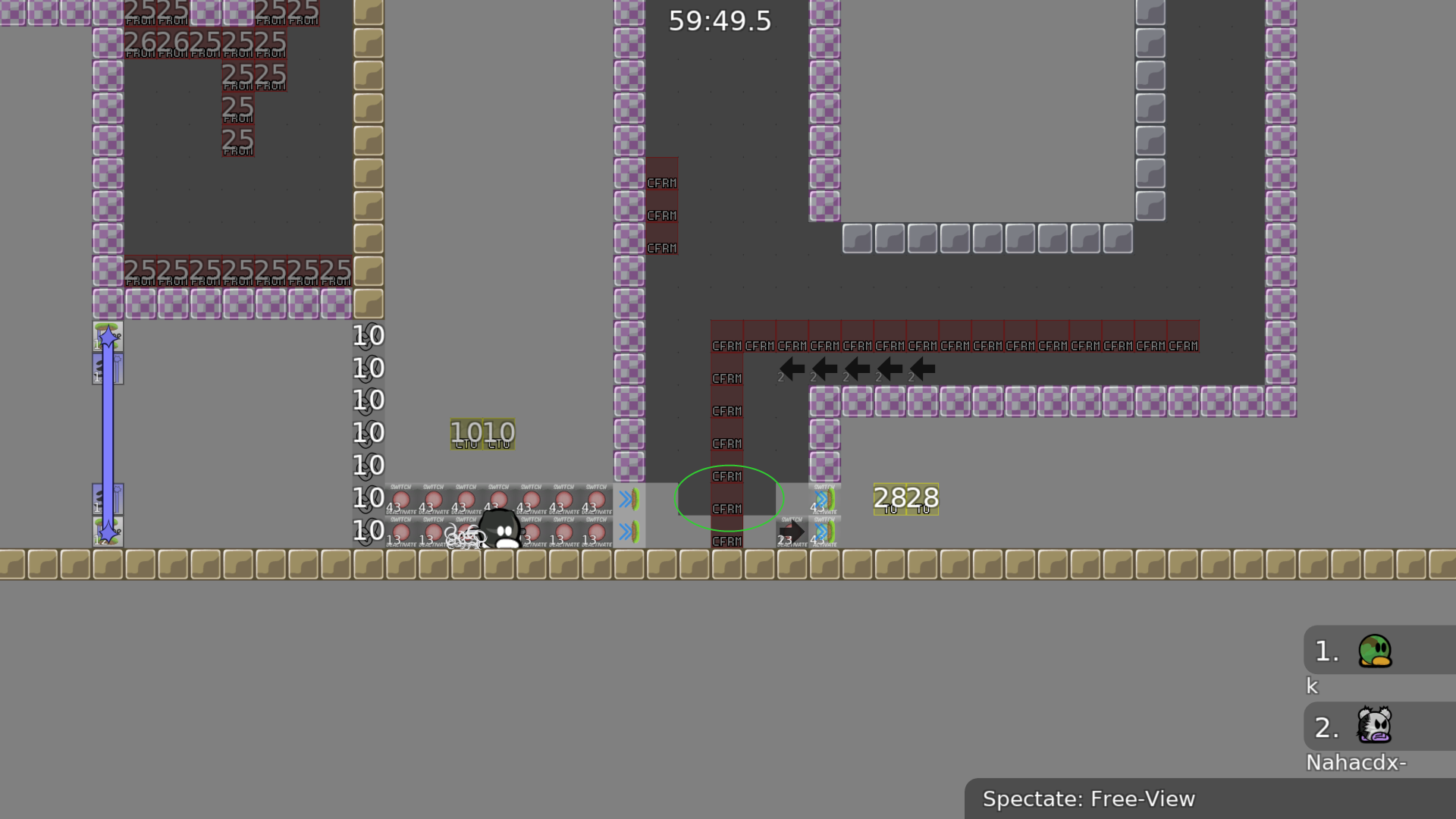Click the black left-arrow tile row
Screen dimensions: 1456x819
(x=855, y=369)
